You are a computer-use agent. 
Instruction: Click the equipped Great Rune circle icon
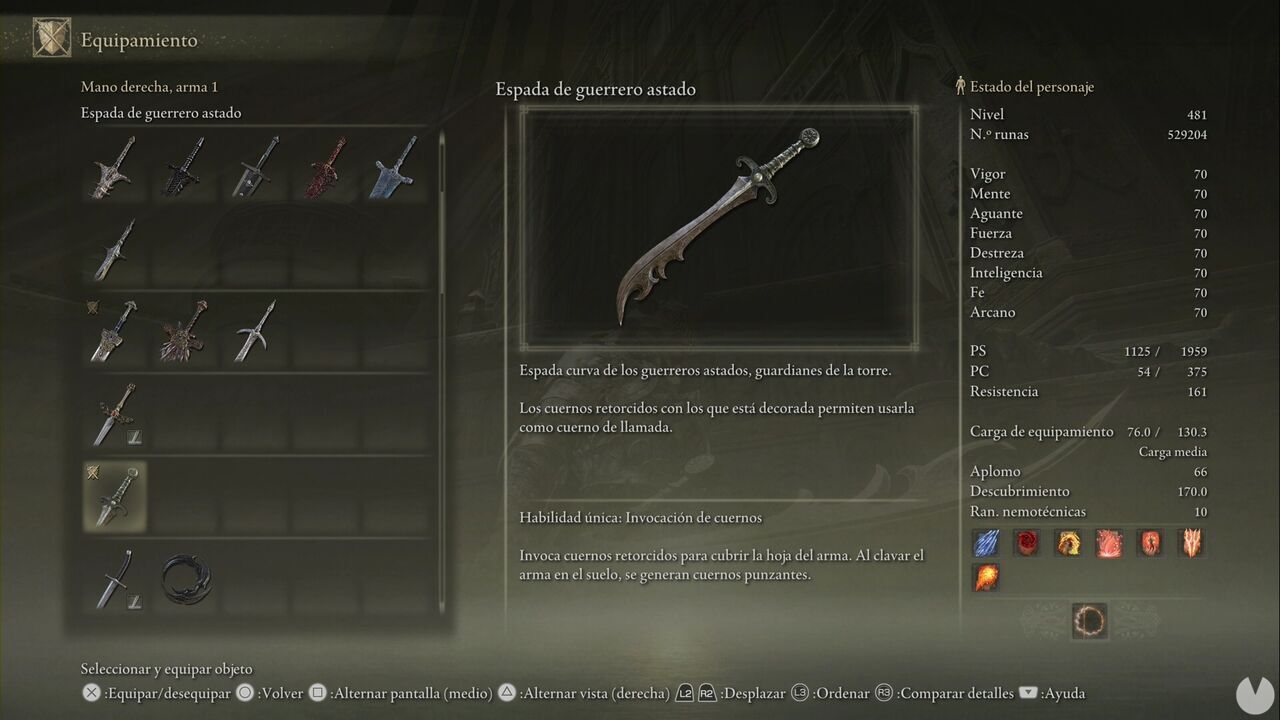[1090, 621]
